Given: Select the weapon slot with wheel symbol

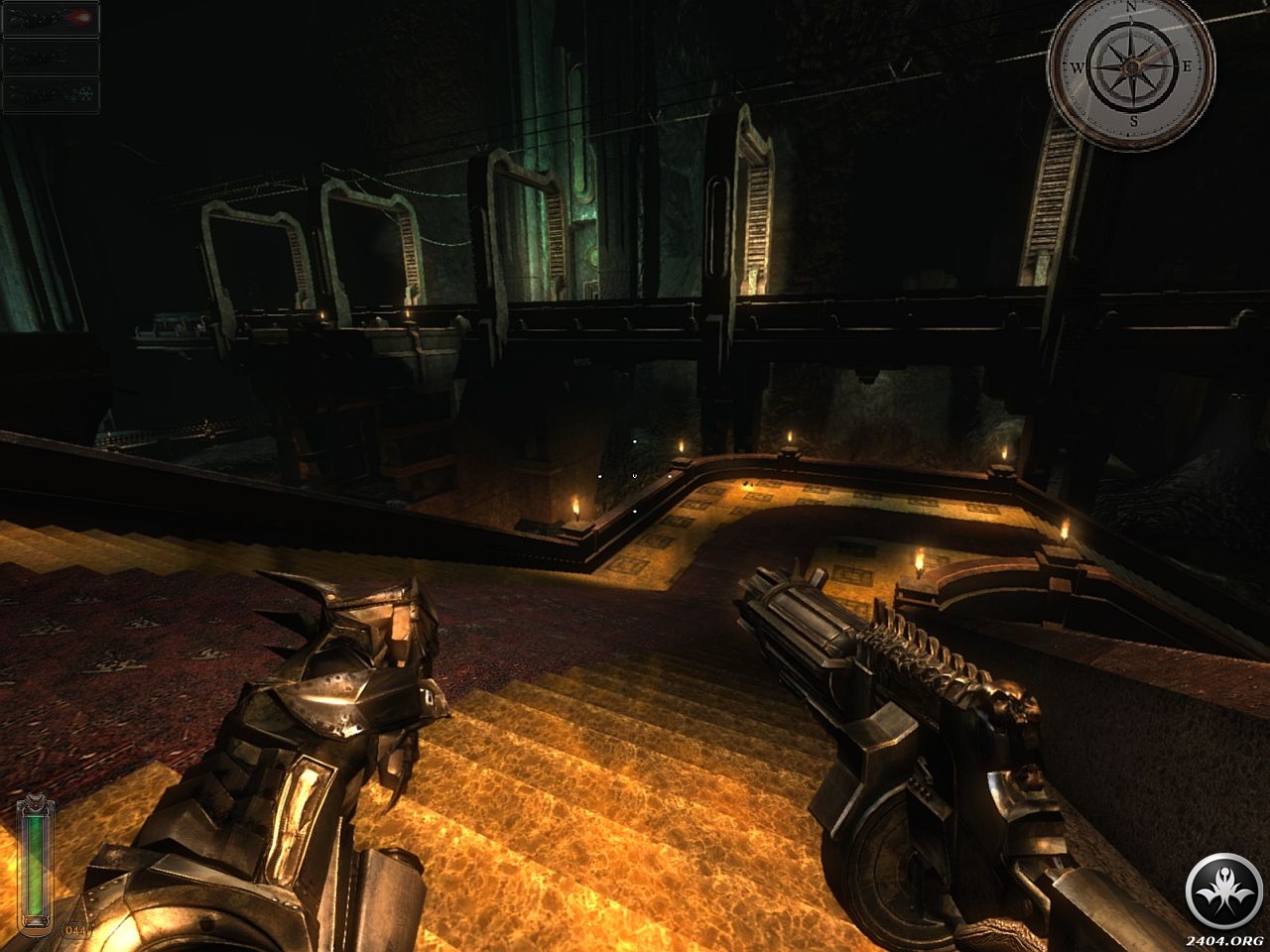Looking at the screenshot, I should [51, 94].
